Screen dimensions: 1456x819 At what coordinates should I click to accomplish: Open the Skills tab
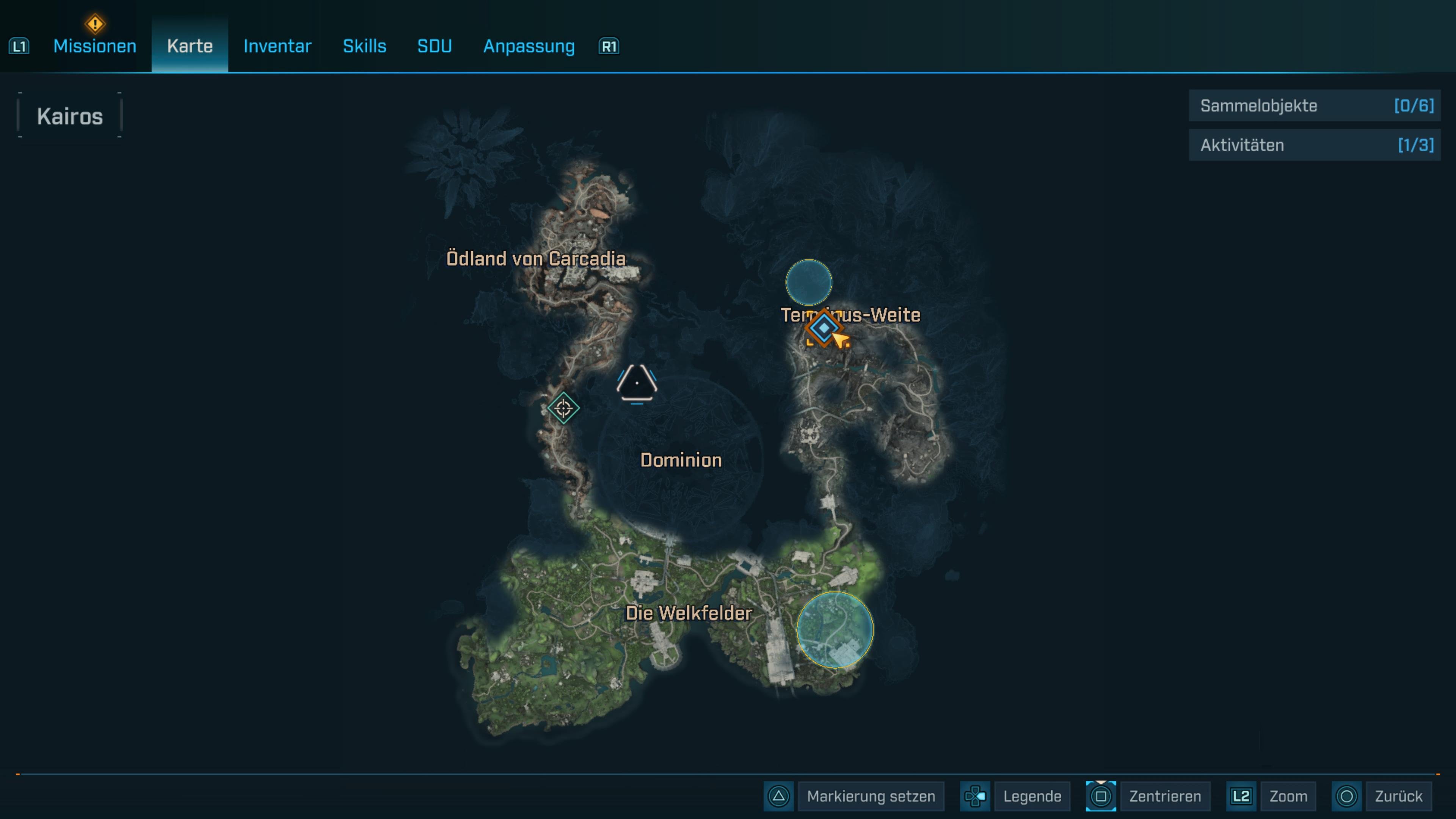[x=364, y=46]
